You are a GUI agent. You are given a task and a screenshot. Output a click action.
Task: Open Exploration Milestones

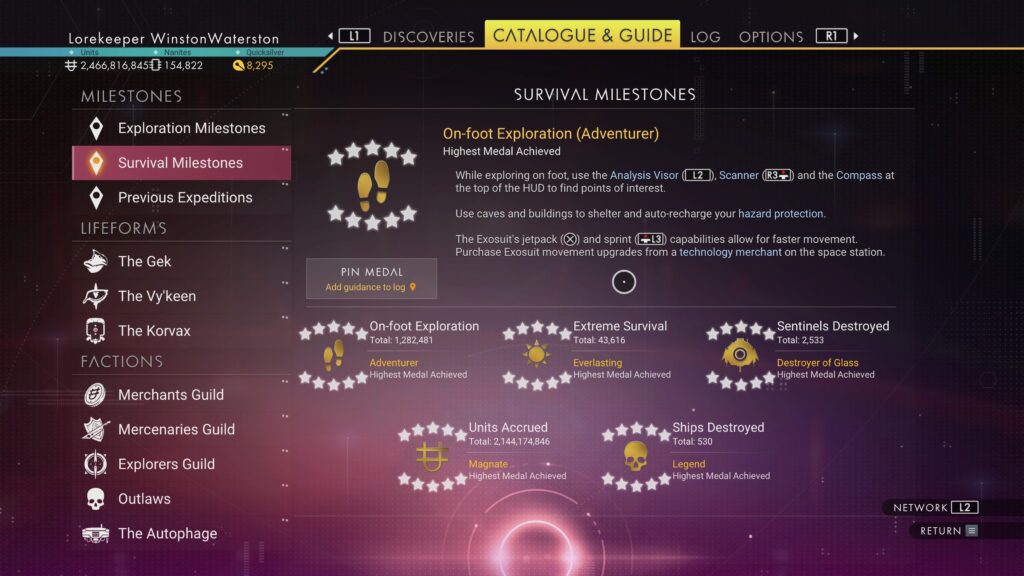click(191, 128)
